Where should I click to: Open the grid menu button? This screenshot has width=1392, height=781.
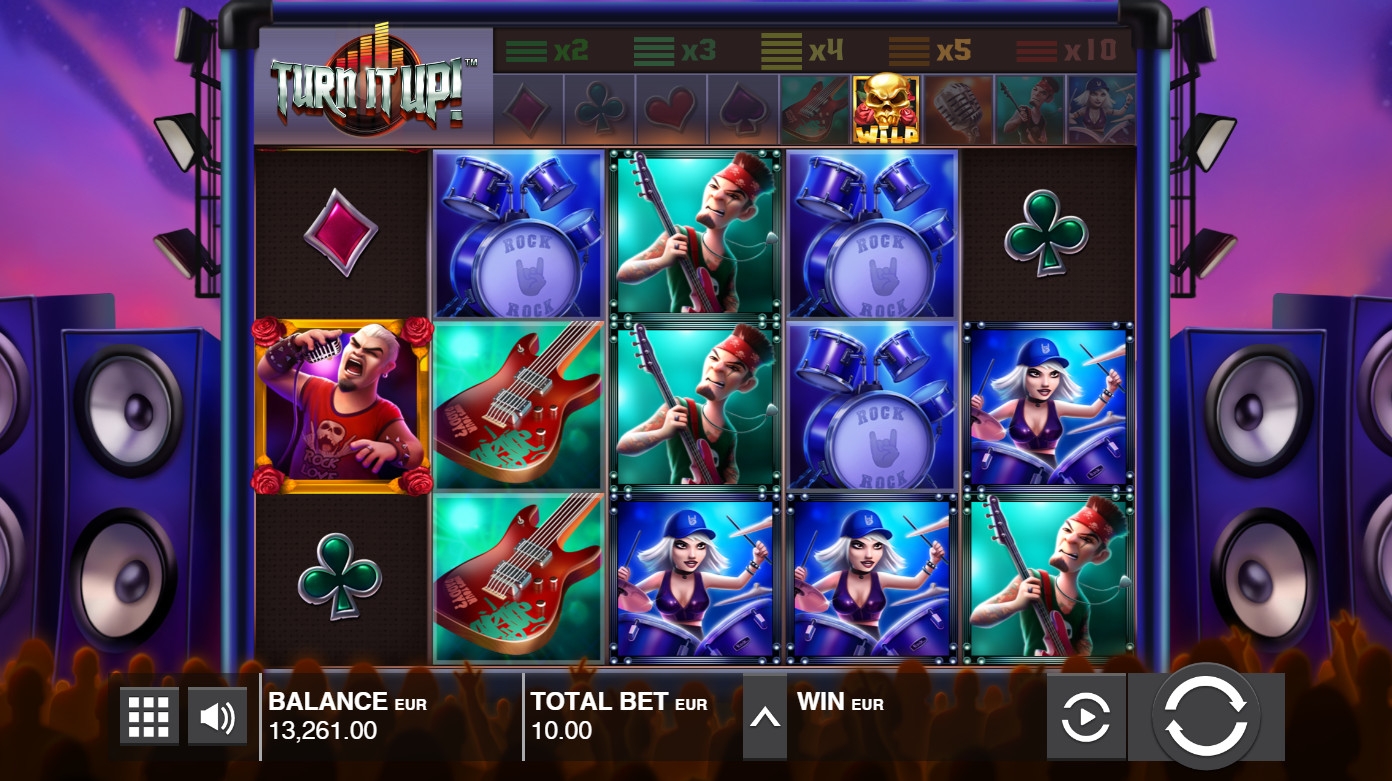pos(149,716)
